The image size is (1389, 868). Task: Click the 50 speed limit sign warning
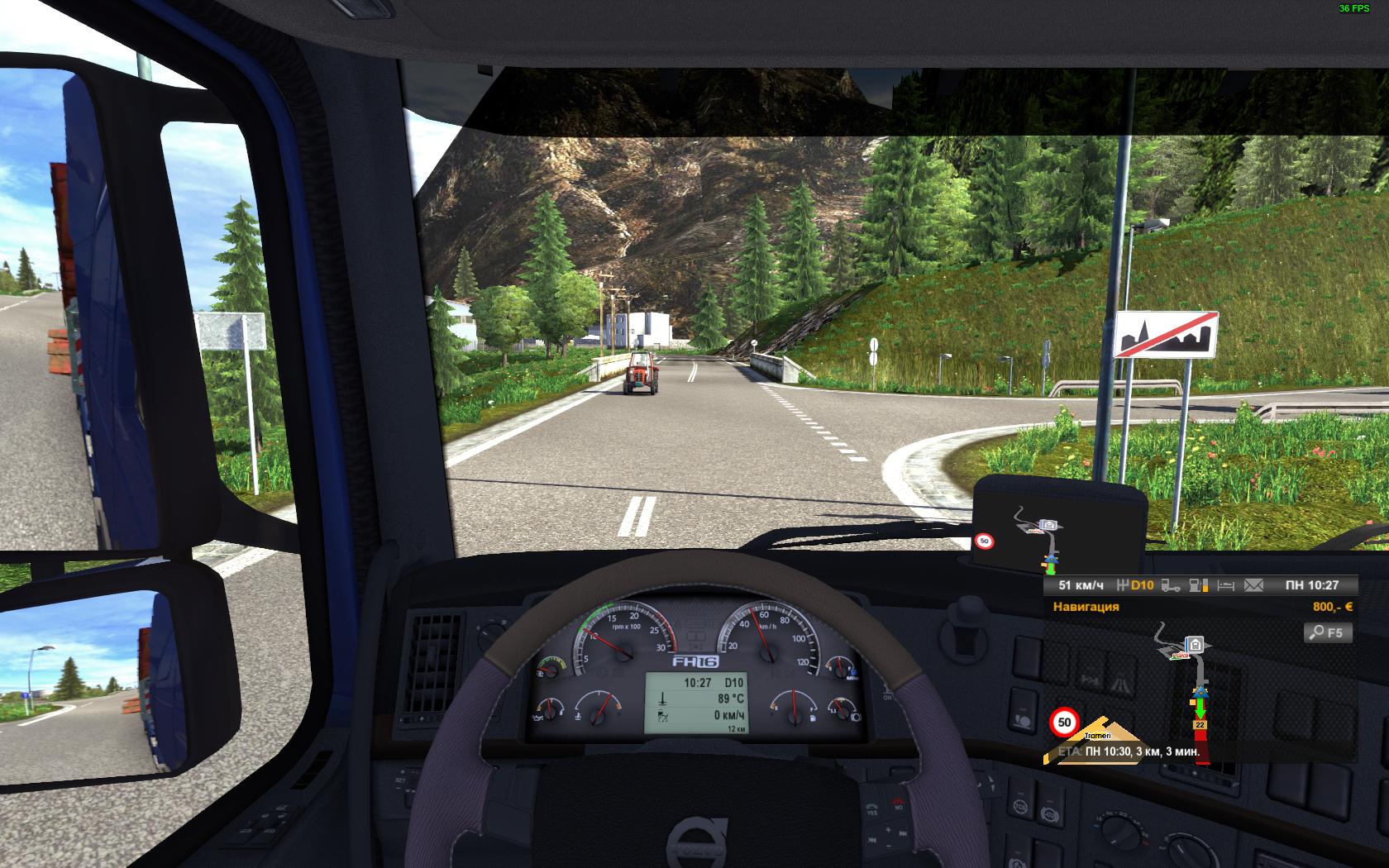[x=1063, y=723]
